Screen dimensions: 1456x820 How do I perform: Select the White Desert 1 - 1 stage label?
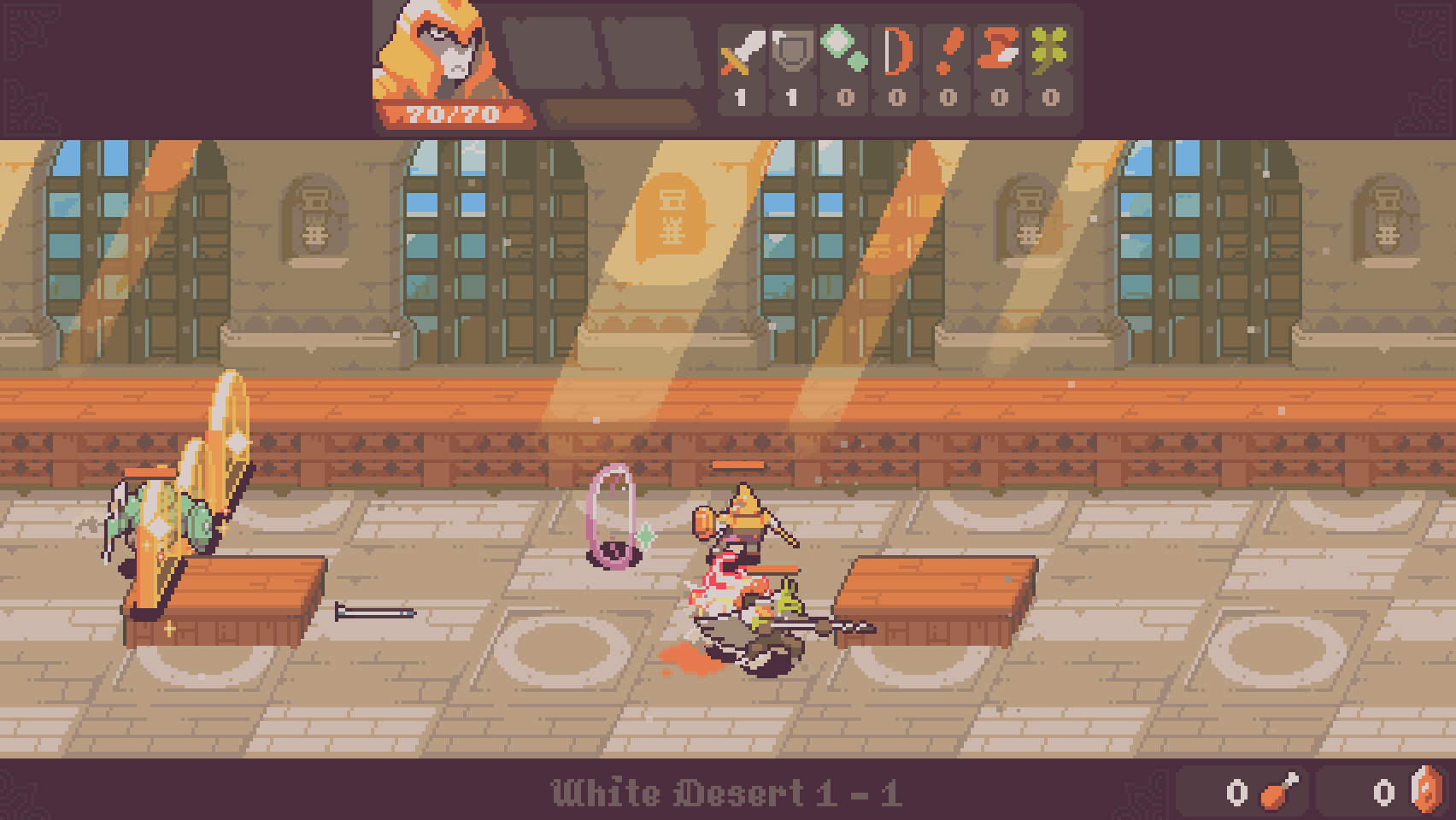pyautogui.click(x=728, y=792)
